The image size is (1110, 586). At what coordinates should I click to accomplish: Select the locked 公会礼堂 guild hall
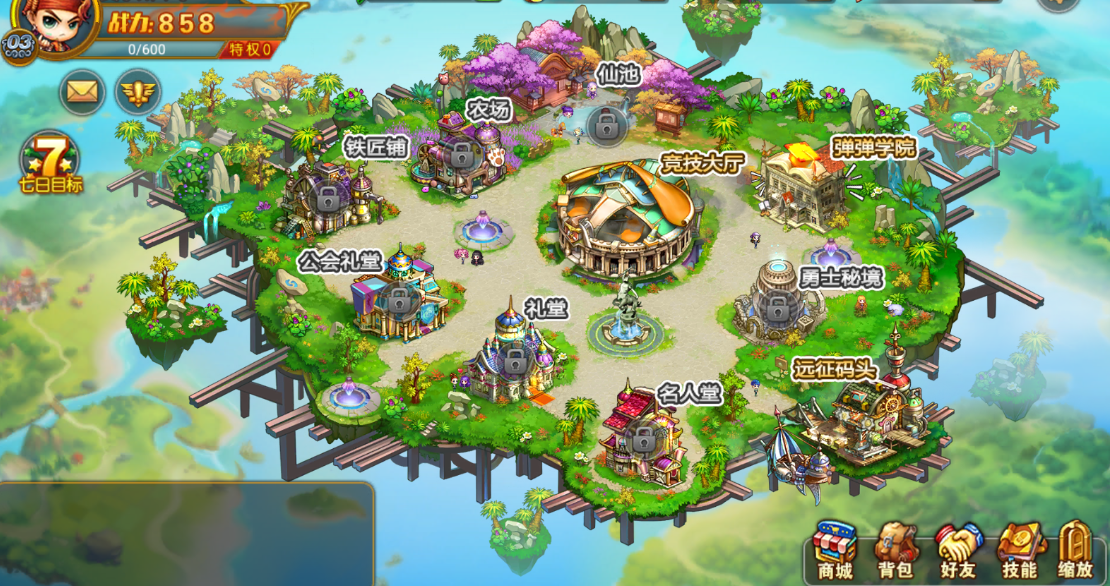pos(400,299)
